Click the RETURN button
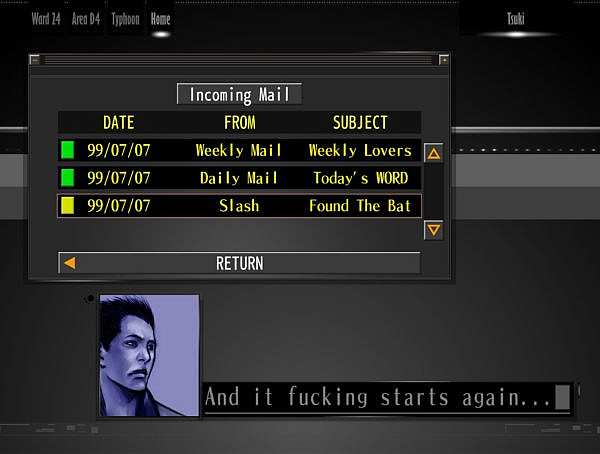The width and height of the screenshot is (600, 454). [x=239, y=264]
